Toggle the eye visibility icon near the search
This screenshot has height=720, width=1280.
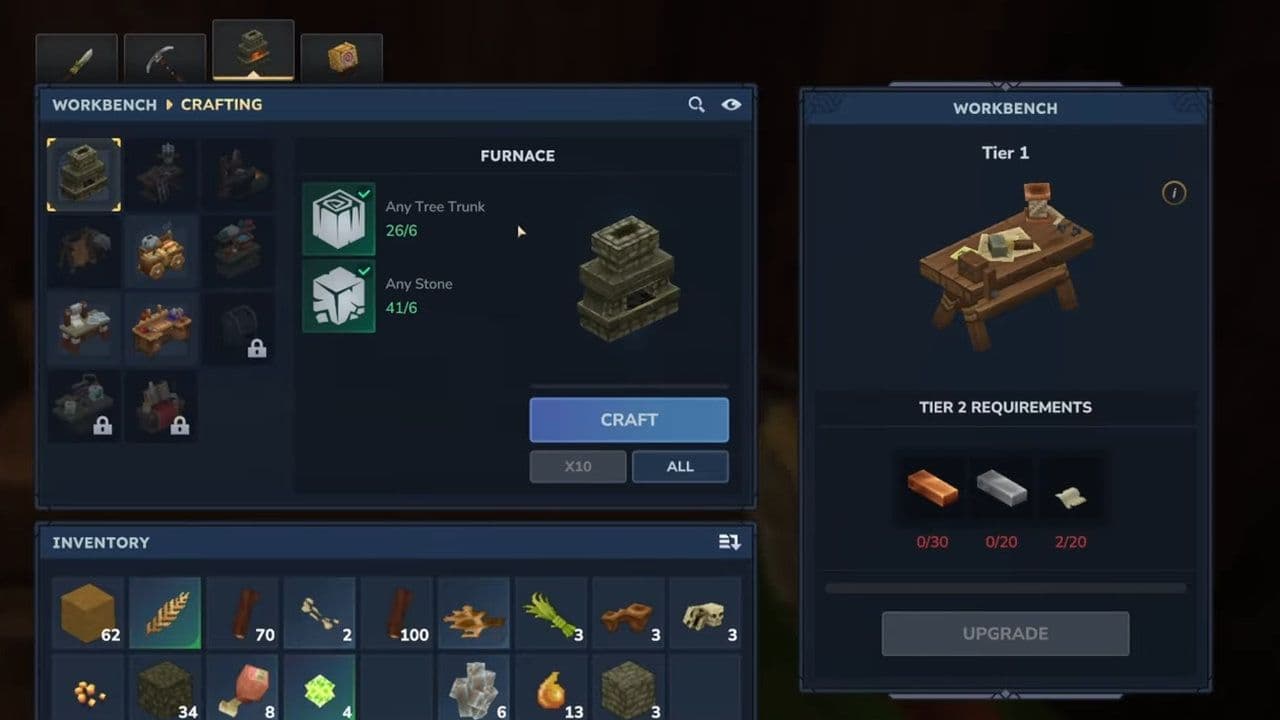[732, 104]
